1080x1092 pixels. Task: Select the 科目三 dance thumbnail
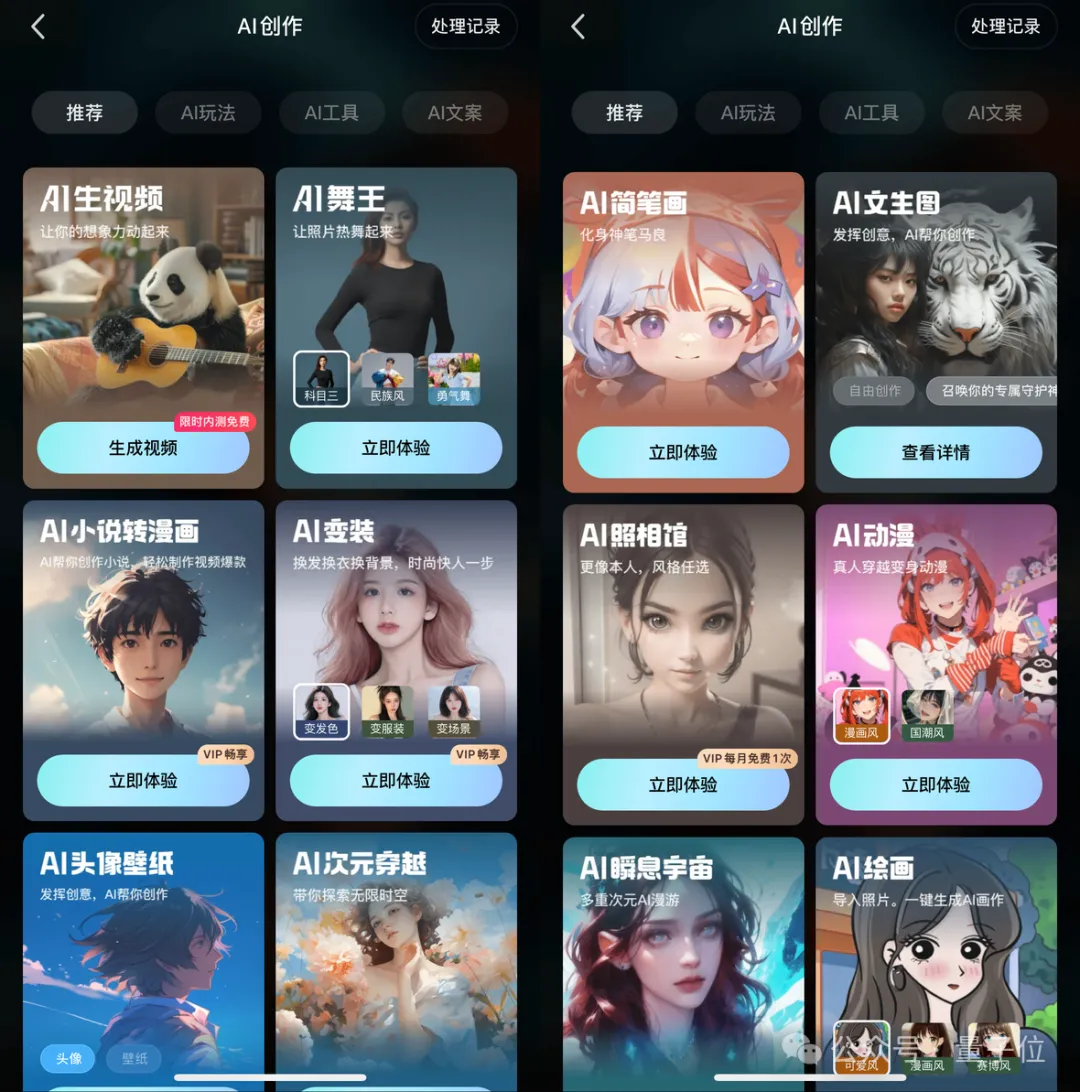tap(321, 379)
